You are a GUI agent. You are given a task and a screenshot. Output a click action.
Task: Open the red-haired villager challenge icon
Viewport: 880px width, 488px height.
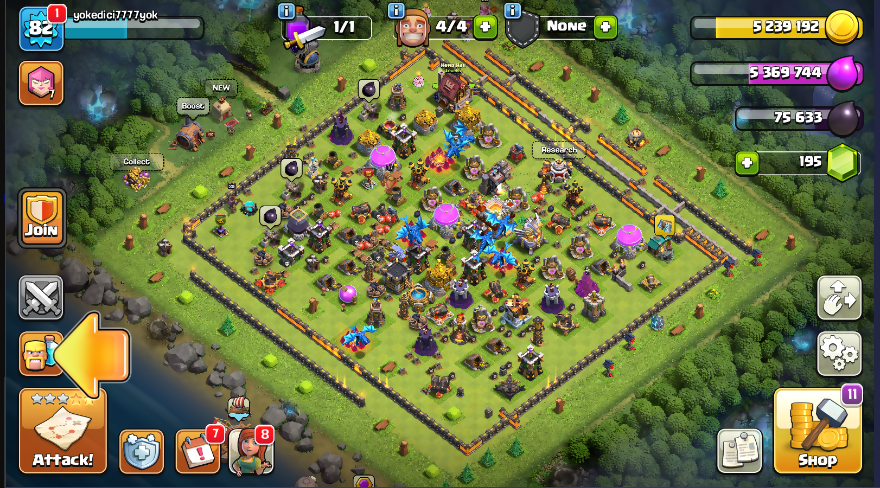[x=250, y=451]
